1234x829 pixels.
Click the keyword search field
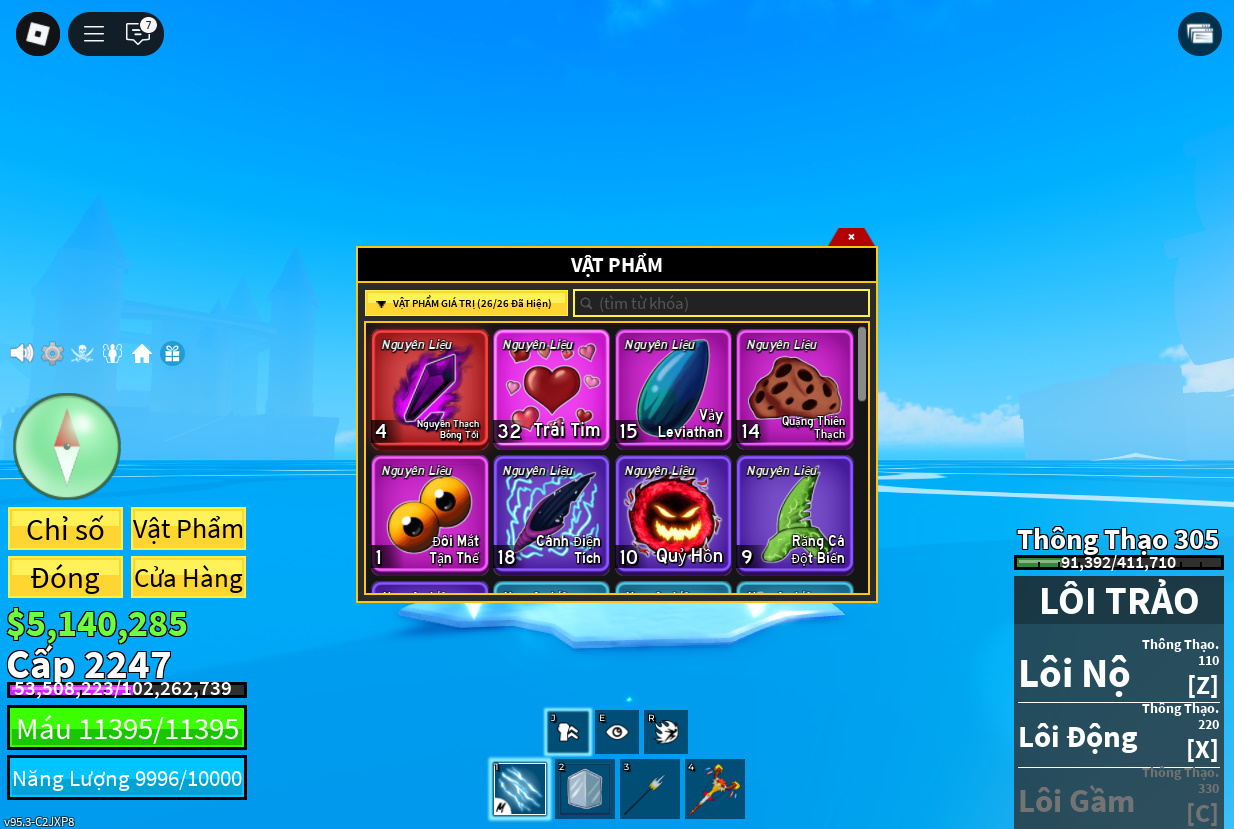pos(722,303)
